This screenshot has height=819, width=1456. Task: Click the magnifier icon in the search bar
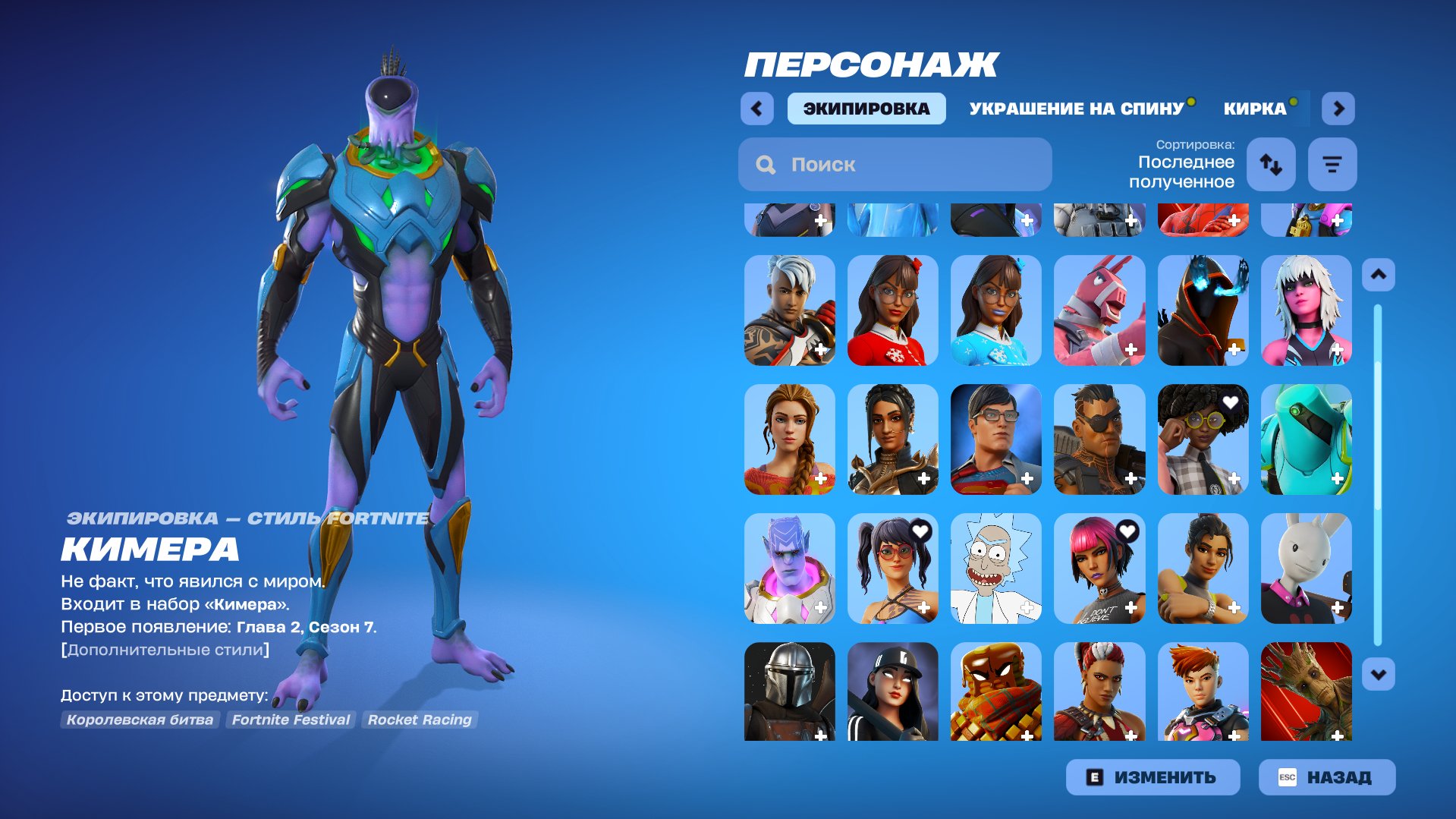(765, 163)
